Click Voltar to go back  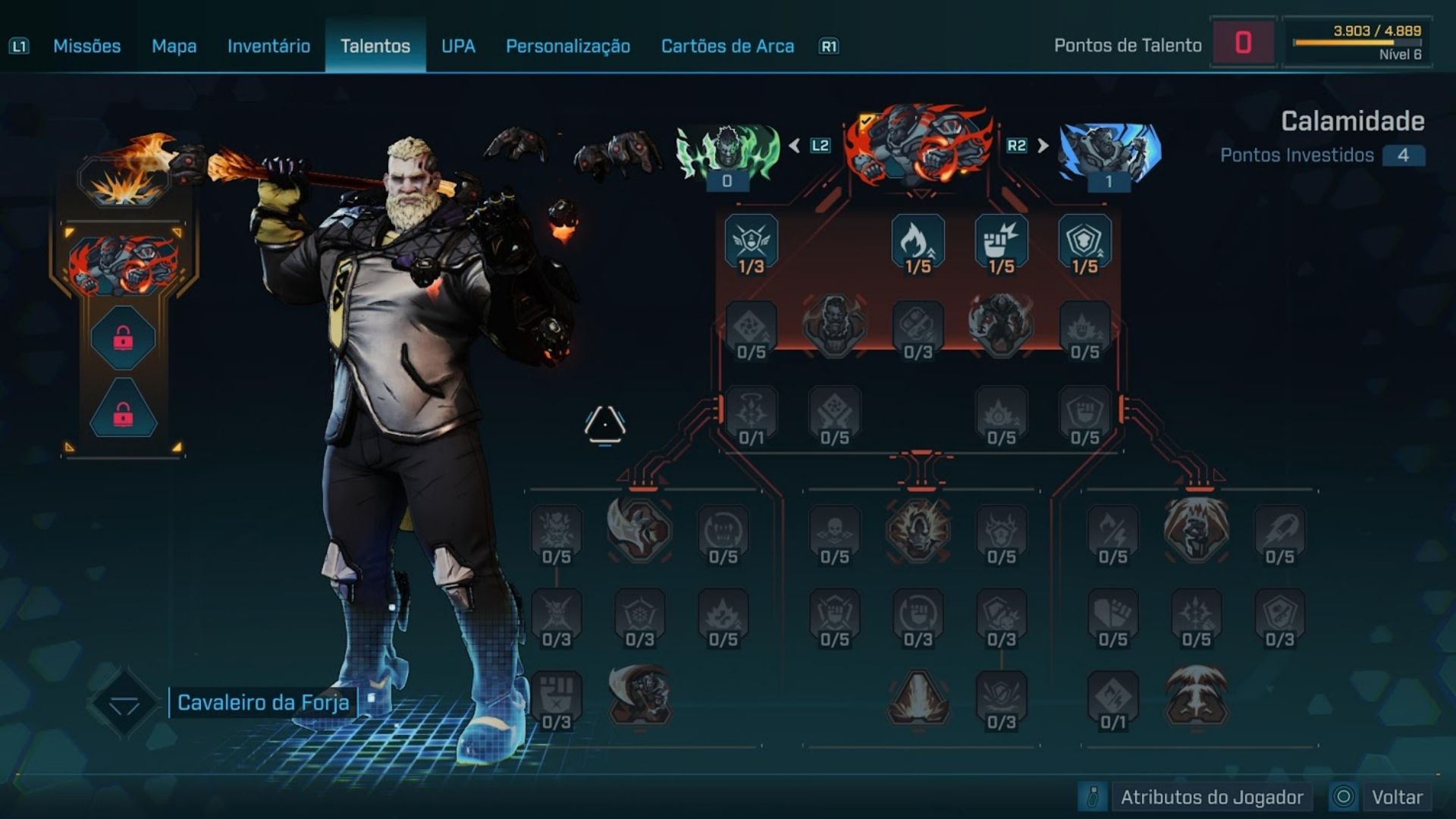[x=1396, y=797]
